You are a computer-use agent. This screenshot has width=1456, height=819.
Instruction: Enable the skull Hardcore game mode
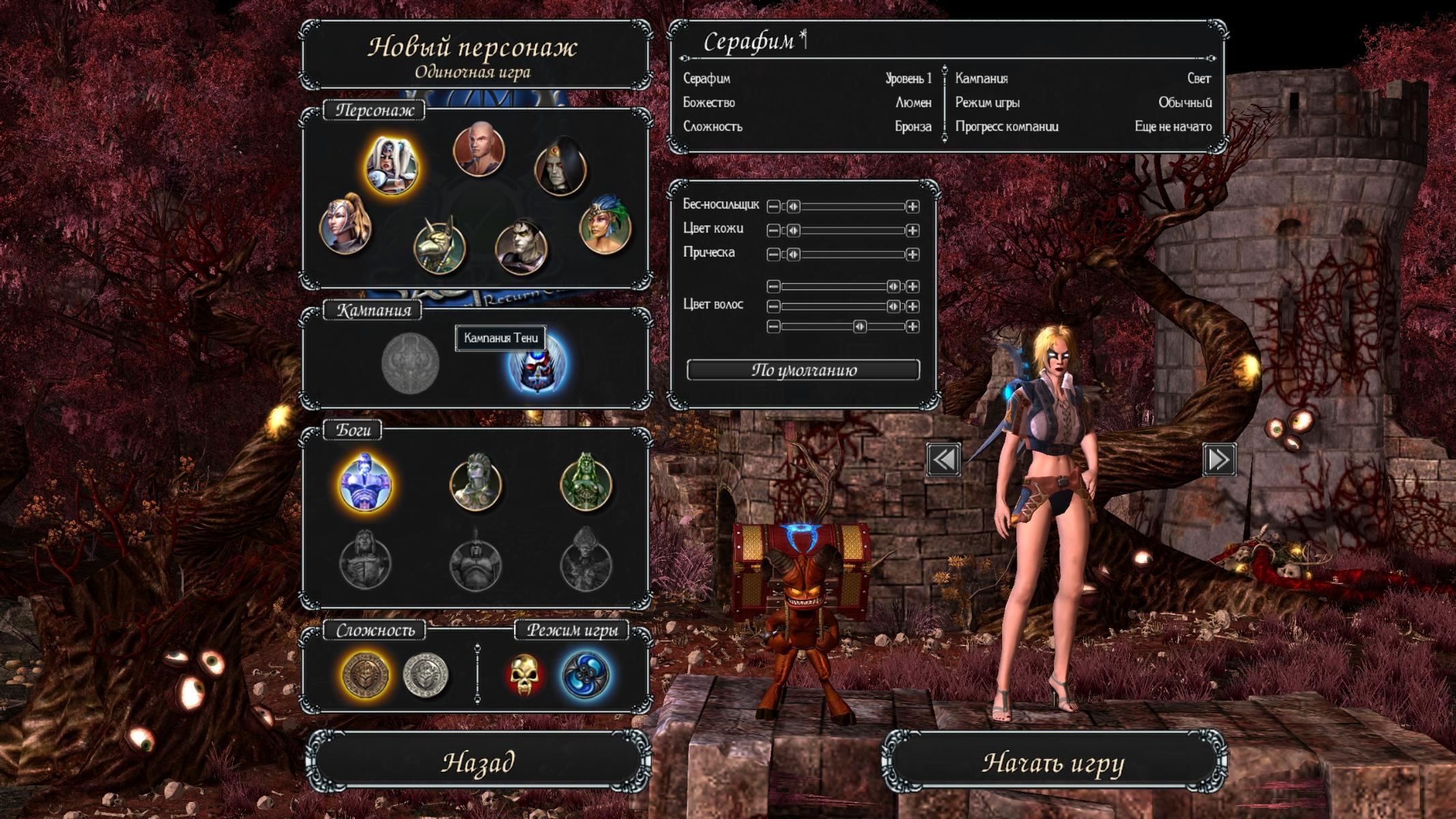click(524, 674)
